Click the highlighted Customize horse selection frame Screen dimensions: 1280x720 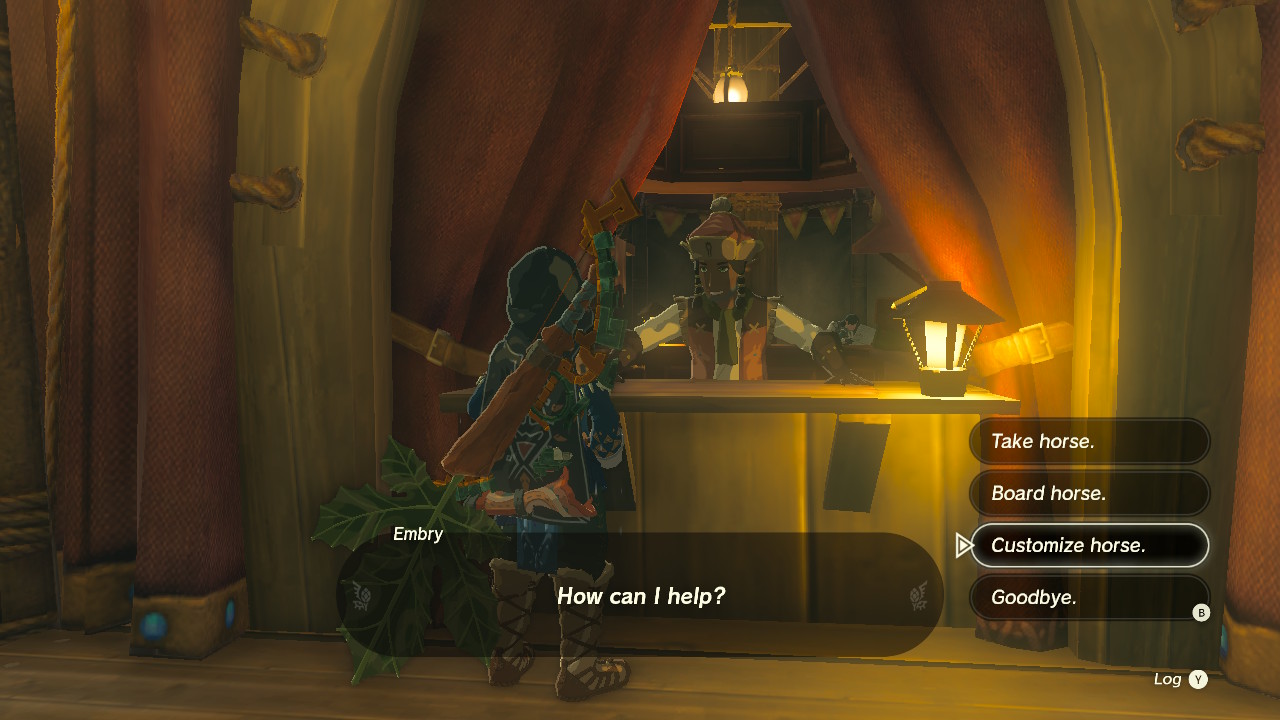coord(1089,545)
